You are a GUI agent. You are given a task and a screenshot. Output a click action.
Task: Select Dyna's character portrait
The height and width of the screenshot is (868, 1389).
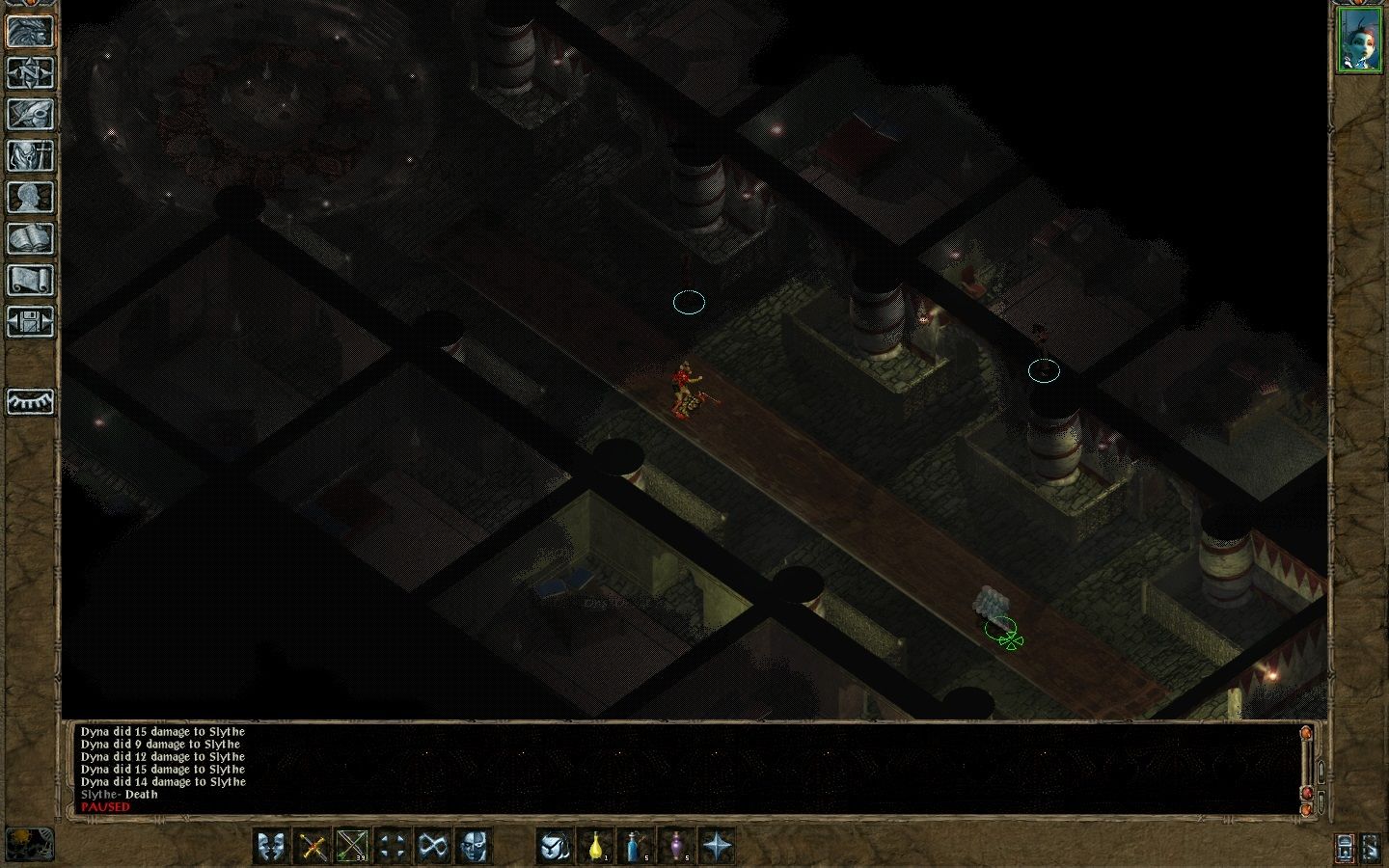[x=1358, y=40]
